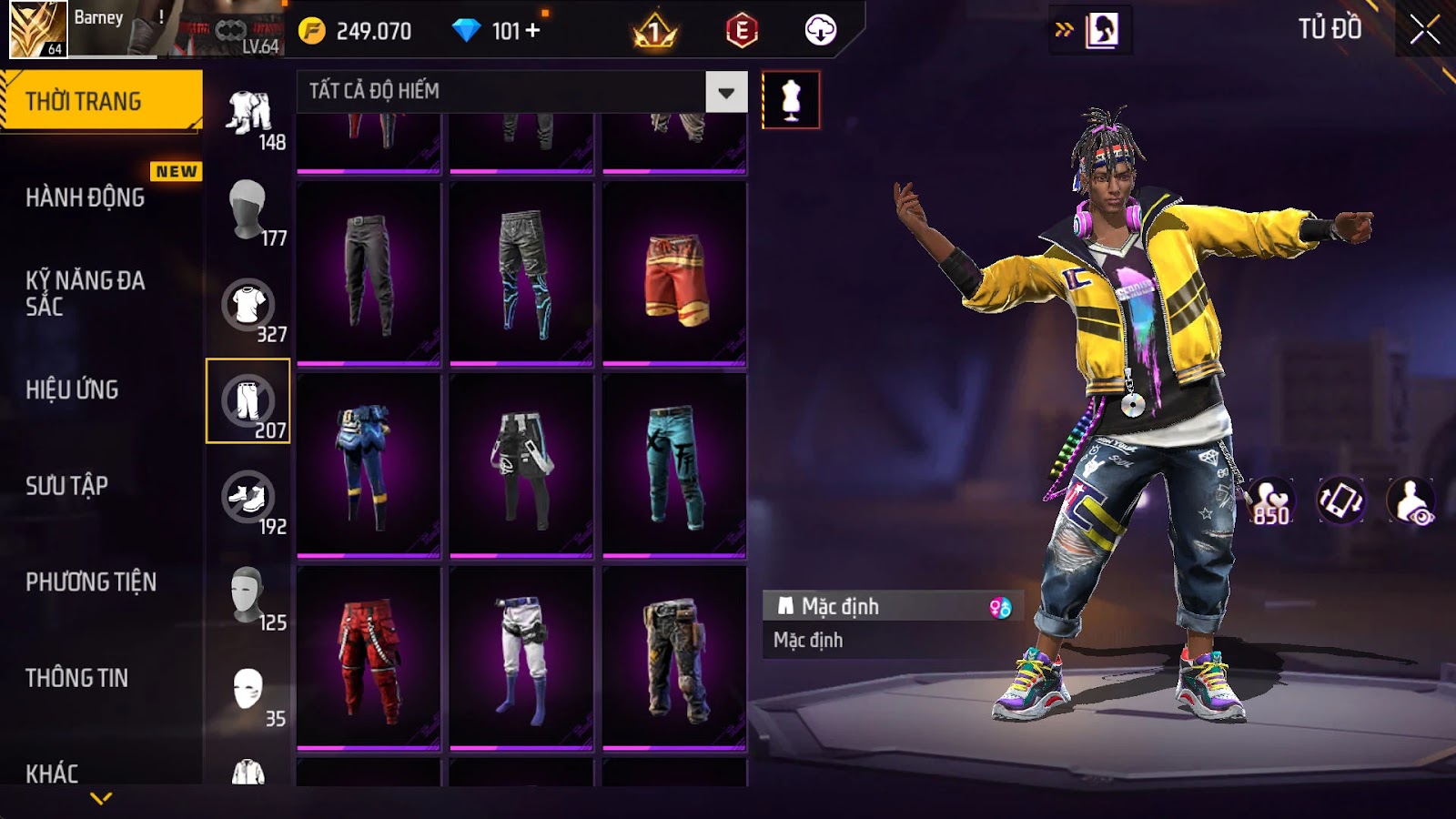Choose the red and gold shorts
This screenshot has width=1456, height=819.
[674, 275]
